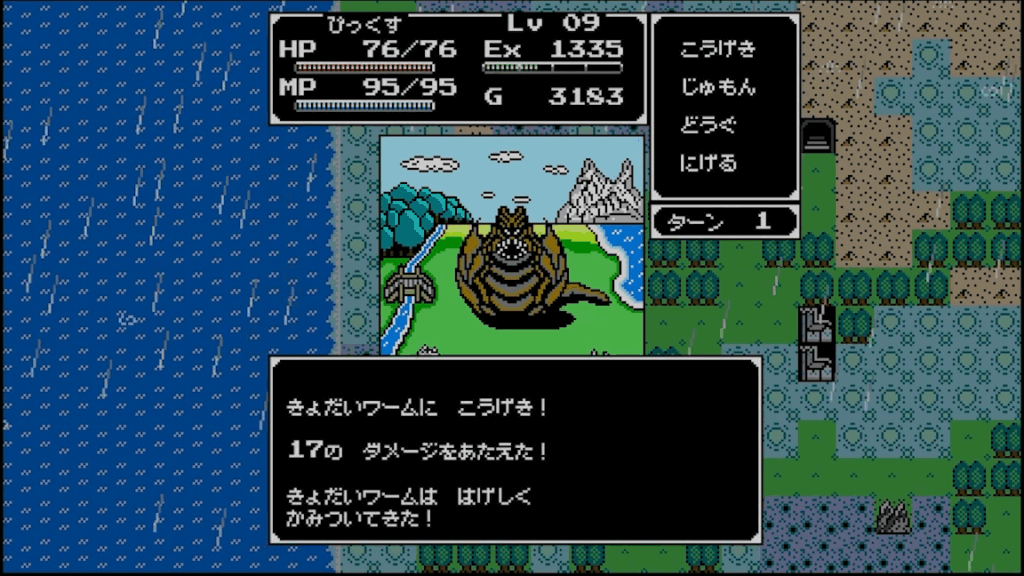The image size is (1024, 576).
Task: Select the こうげき attack command
Action: point(717,50)
